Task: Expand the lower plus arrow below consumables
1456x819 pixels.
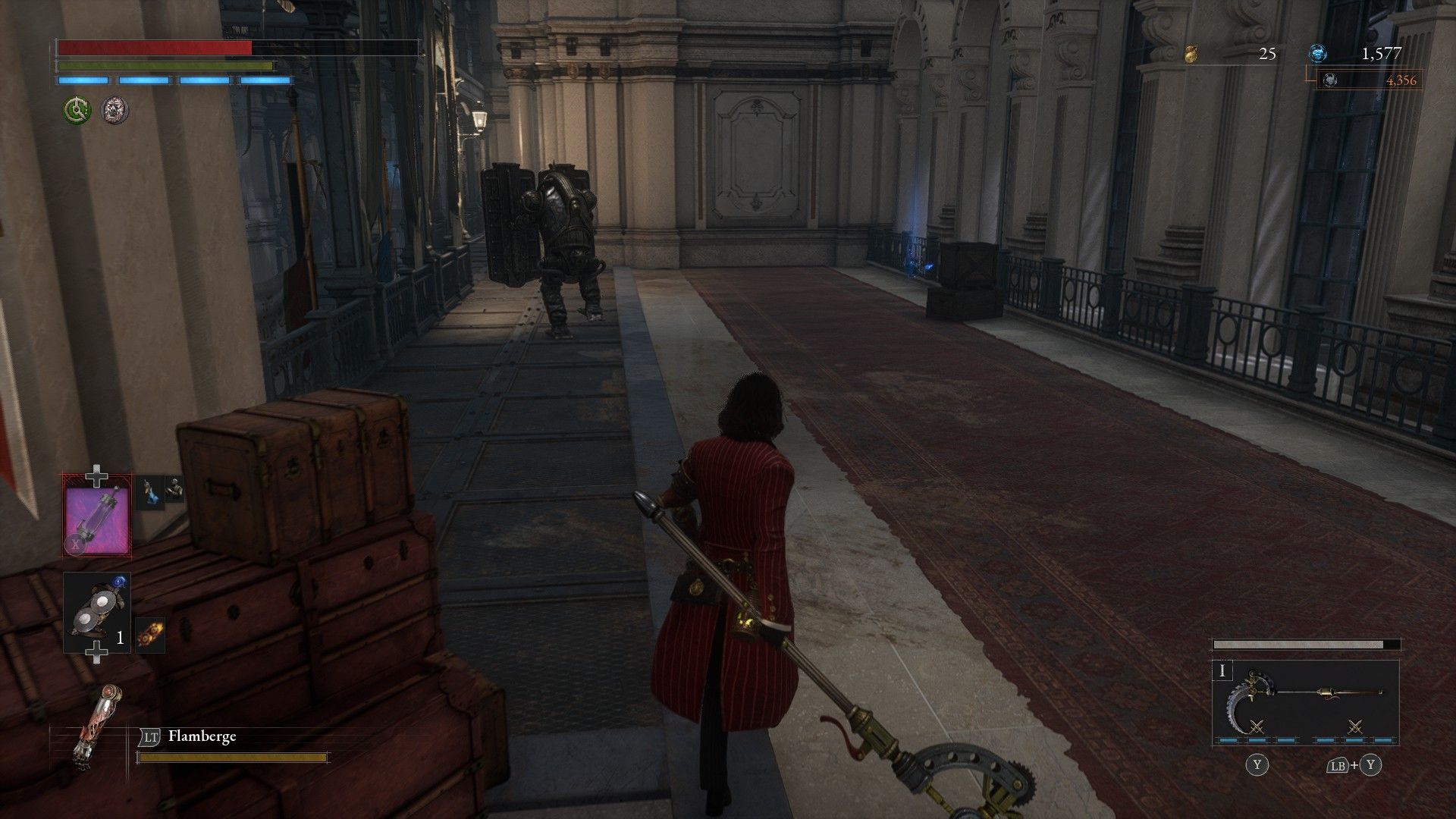Action: pyautogui.click(x=97, y=651)
